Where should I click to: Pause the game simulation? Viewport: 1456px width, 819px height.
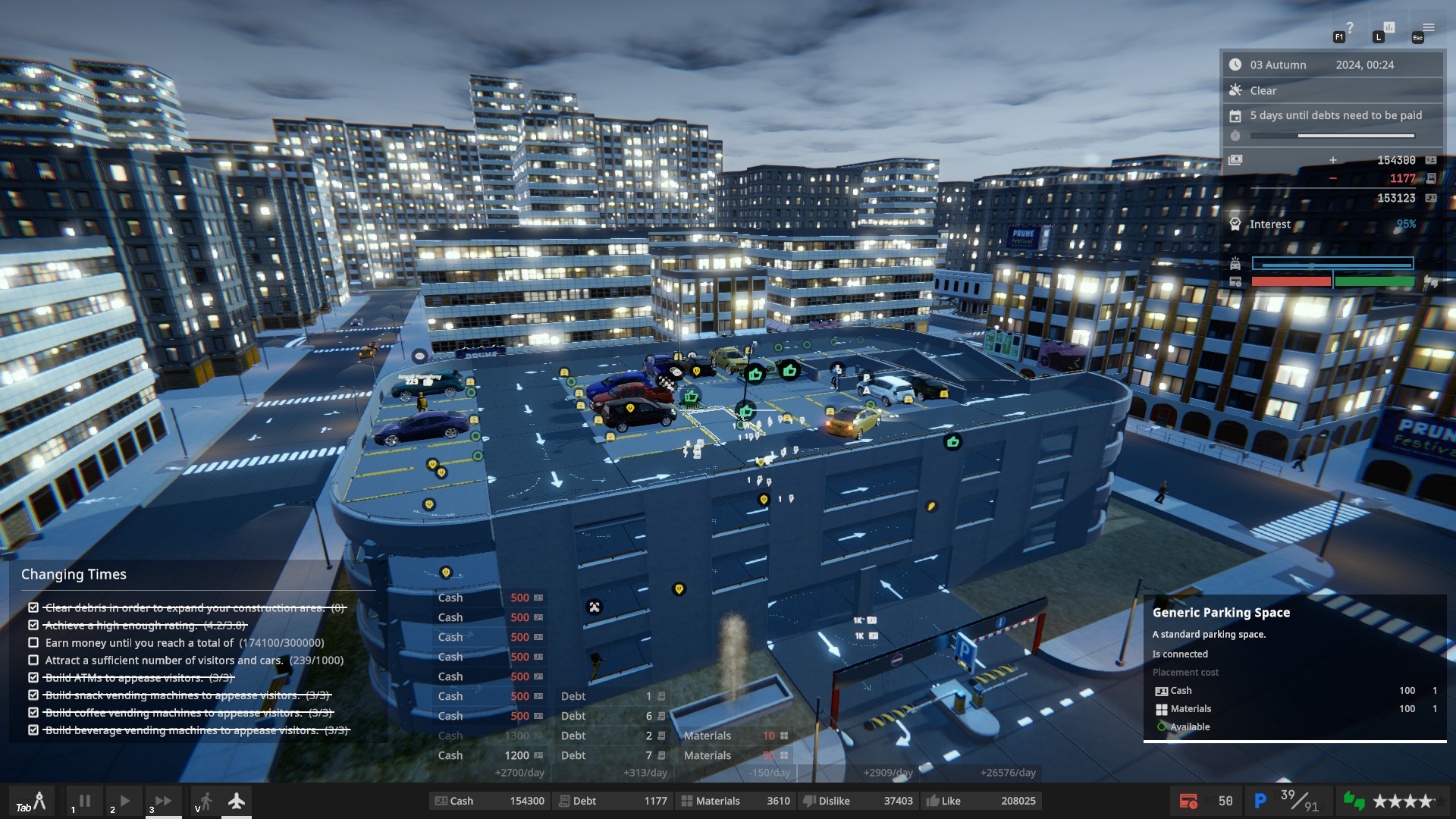point(85,801)
